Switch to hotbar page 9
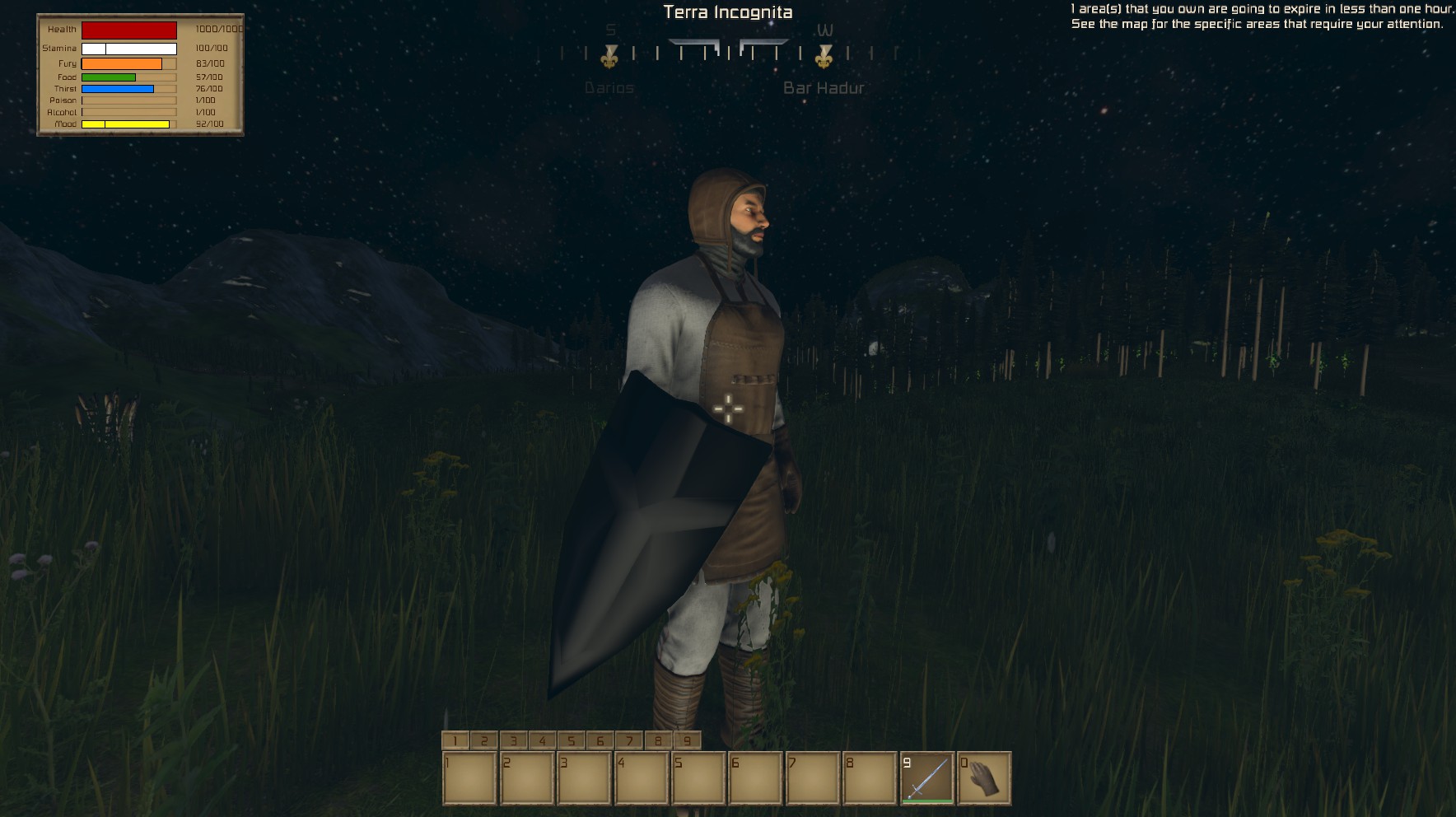 coord(686,740)
